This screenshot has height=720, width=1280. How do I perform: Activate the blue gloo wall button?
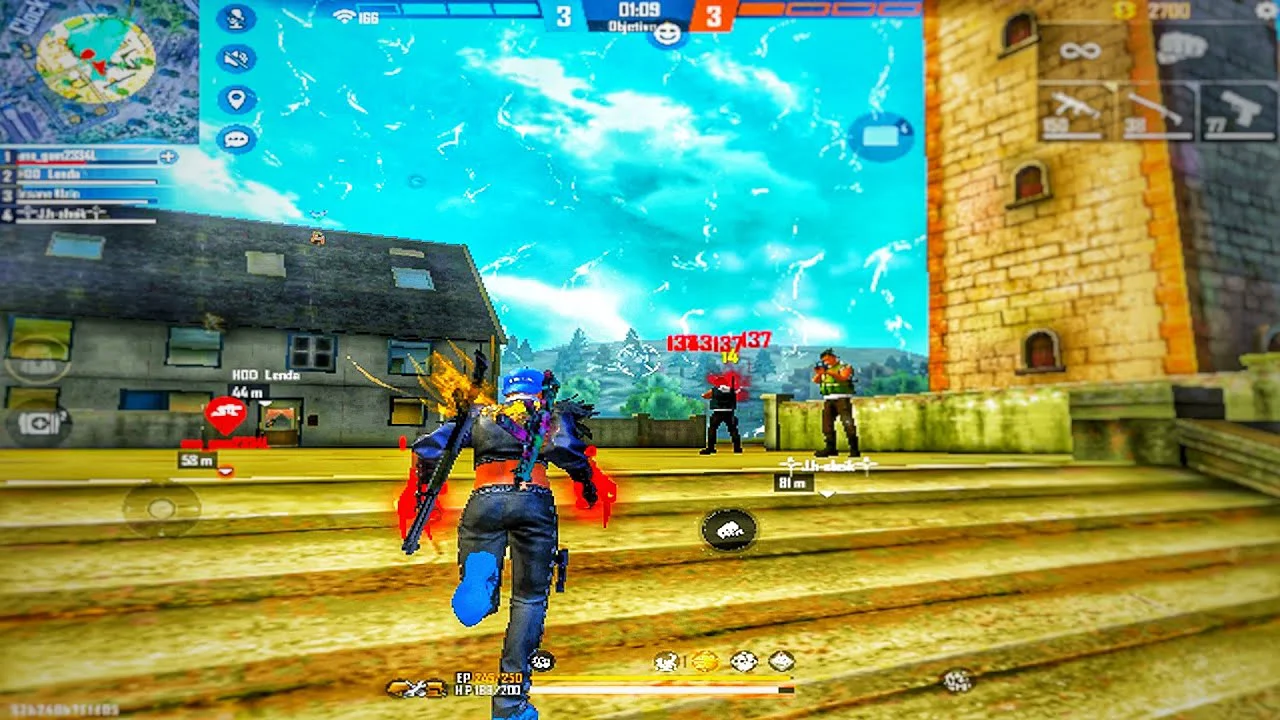tap(880, 137)
